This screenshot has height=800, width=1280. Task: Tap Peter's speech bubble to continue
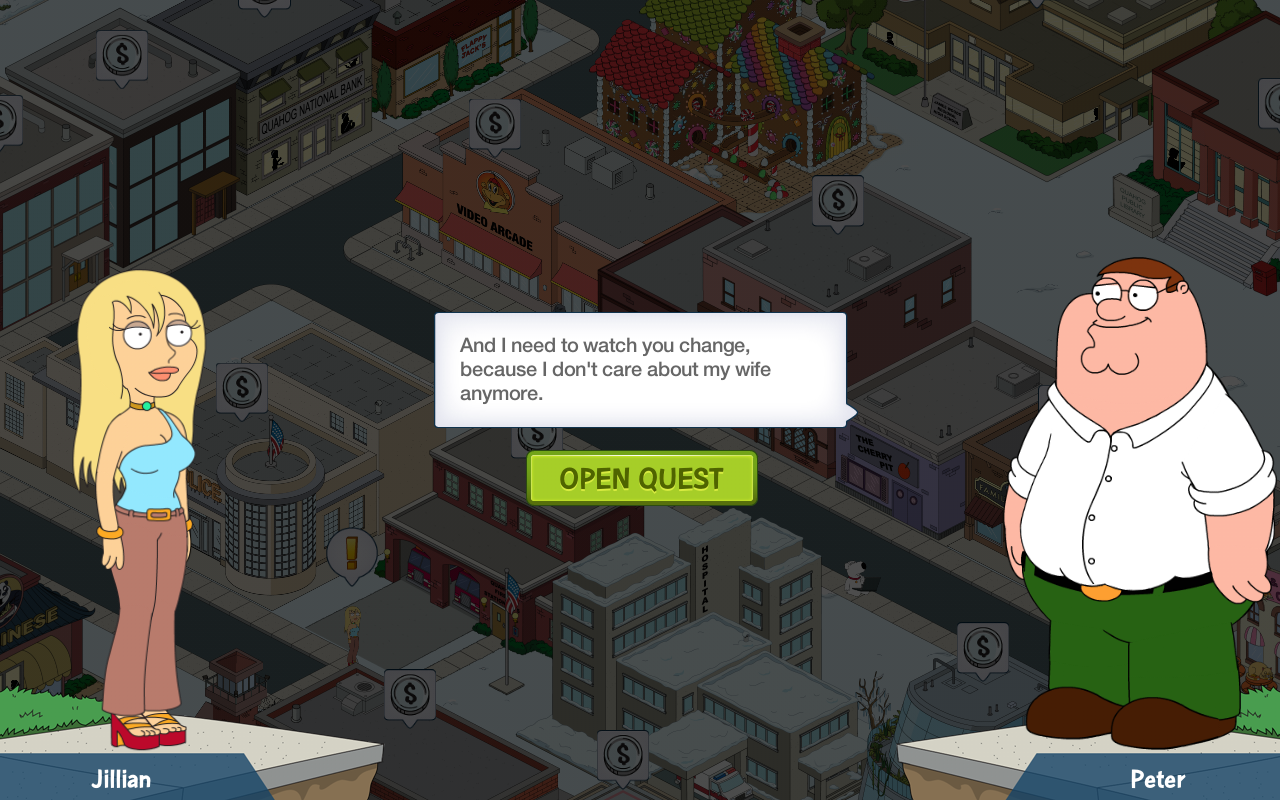pos(640,369)
